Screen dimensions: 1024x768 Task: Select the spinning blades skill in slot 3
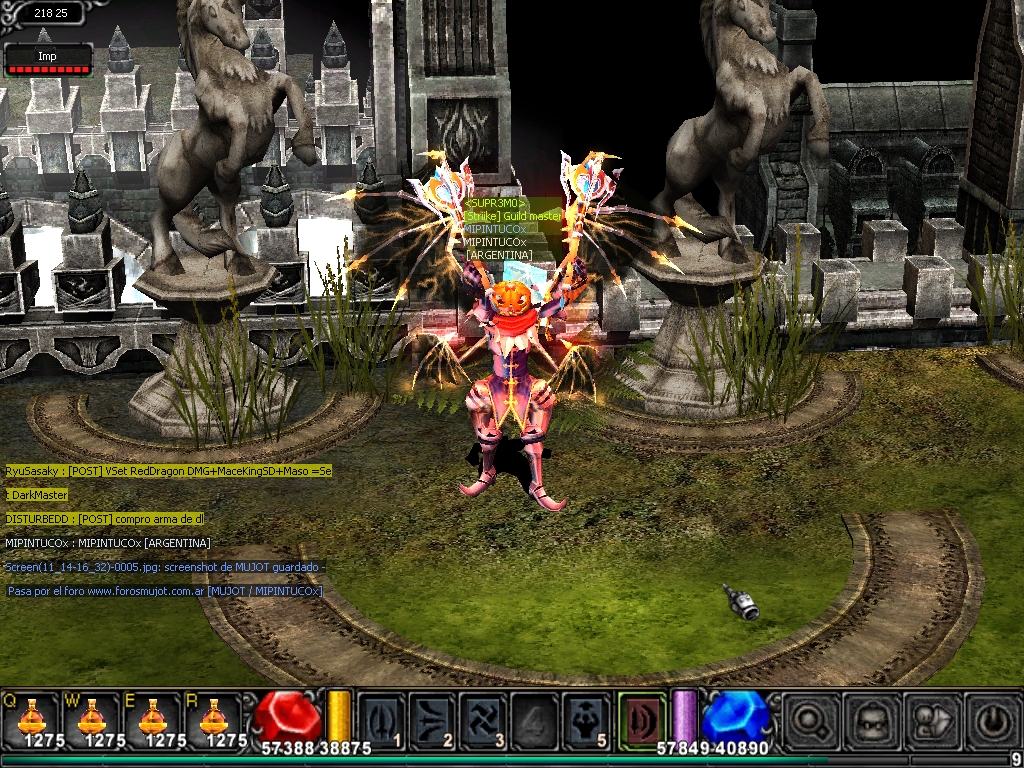coord(483,719)
